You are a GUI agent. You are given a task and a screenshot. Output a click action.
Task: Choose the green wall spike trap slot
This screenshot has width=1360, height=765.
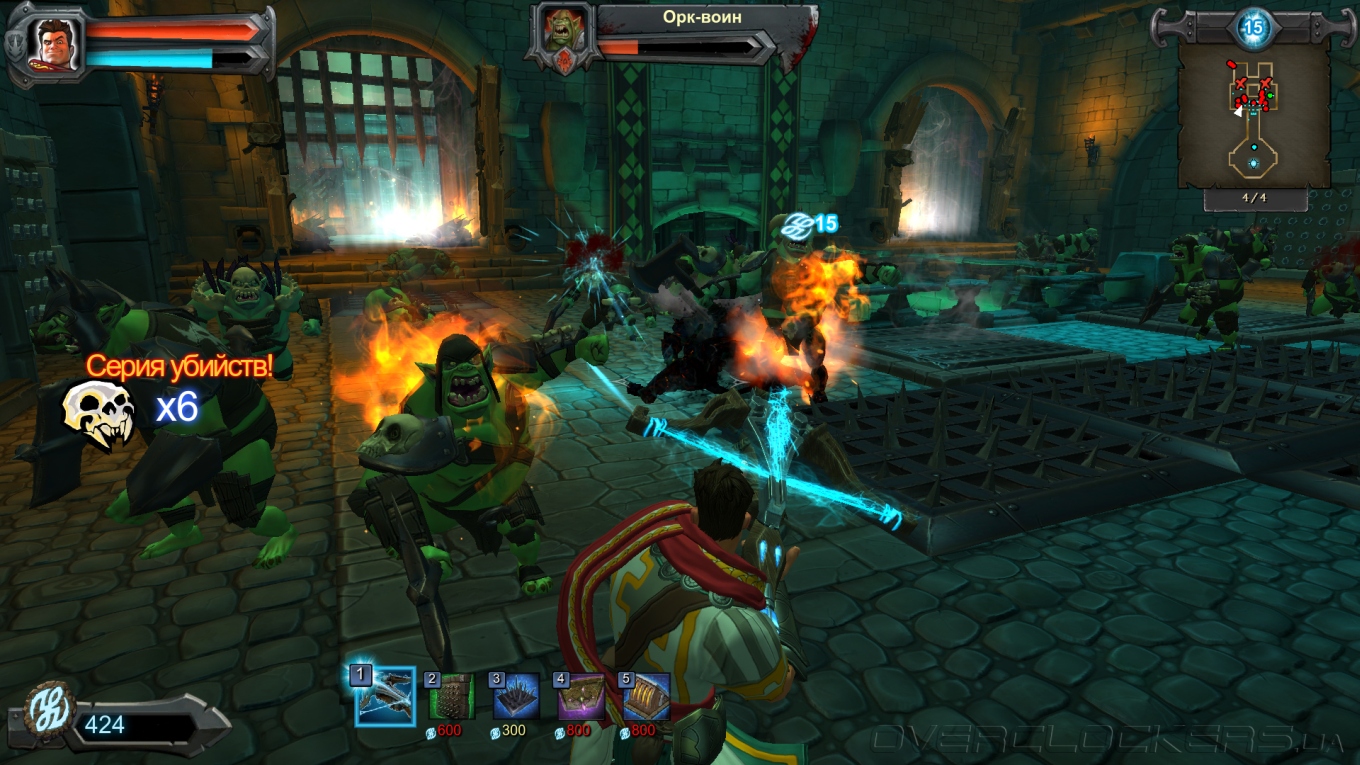(x=451, y=697)
